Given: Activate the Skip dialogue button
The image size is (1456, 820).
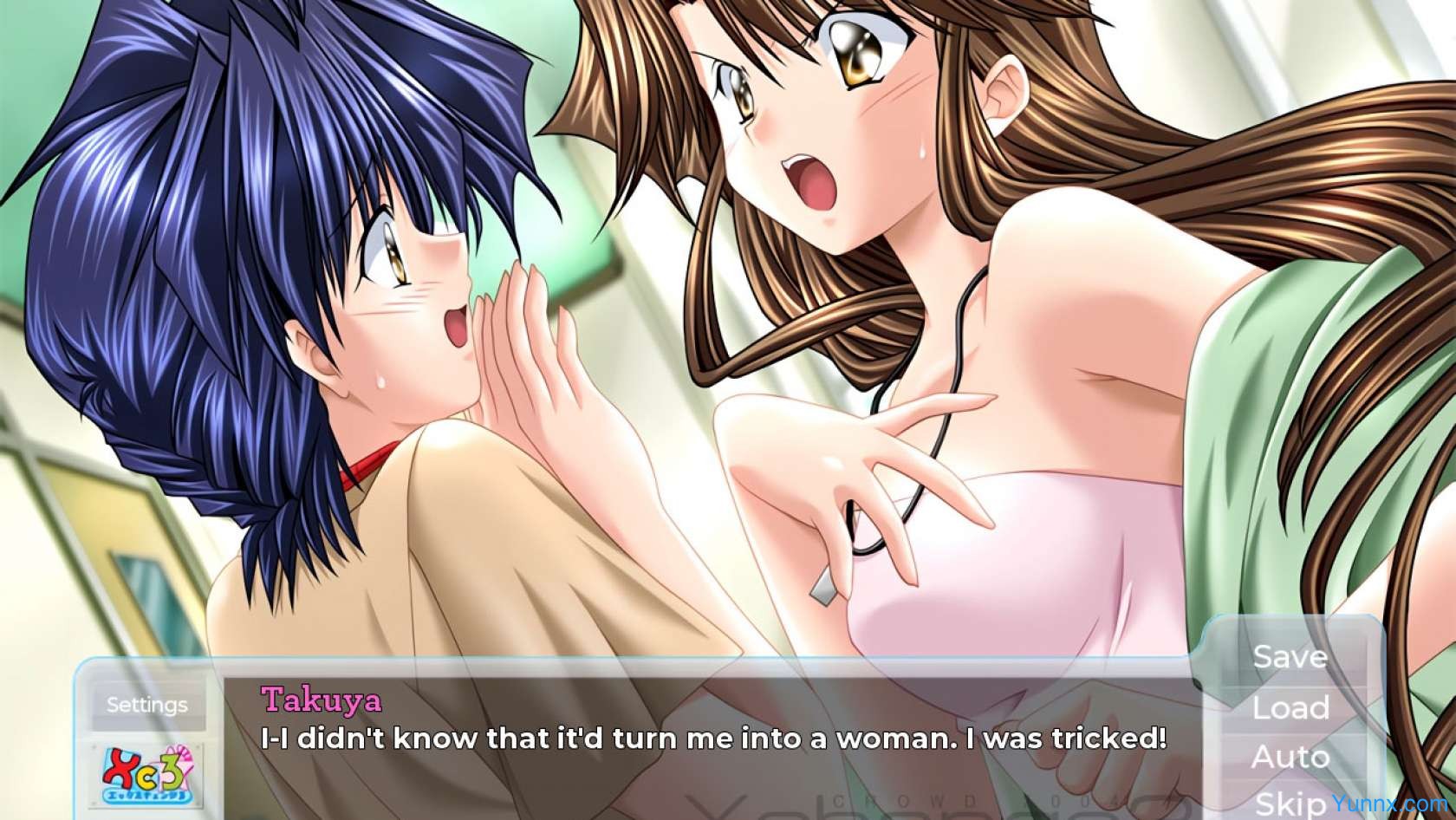Looking at the screenshot, I should click(1290, 802).
